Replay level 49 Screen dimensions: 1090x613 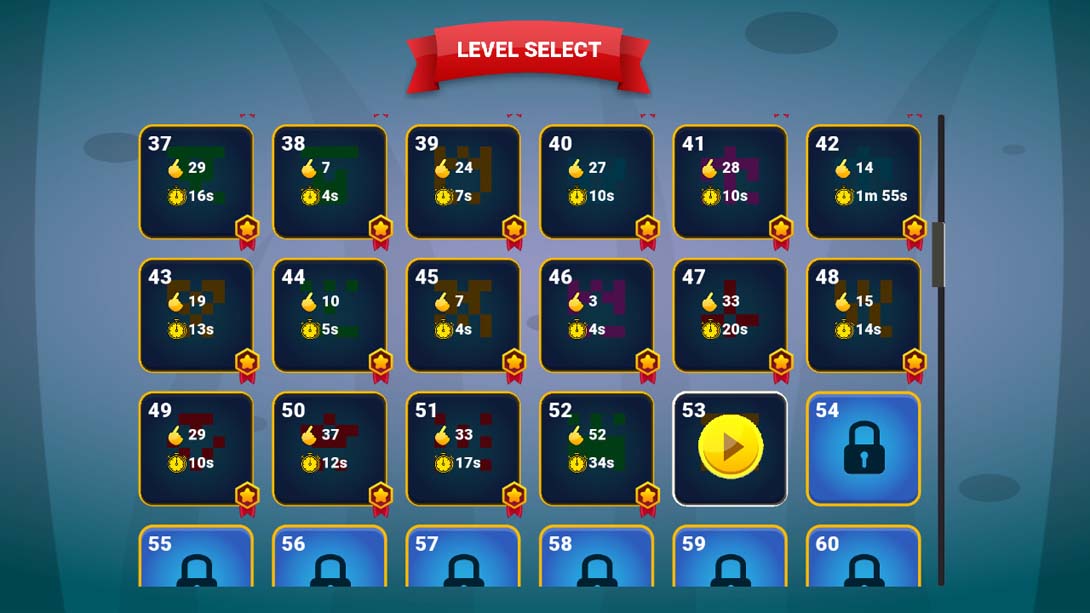196,449
